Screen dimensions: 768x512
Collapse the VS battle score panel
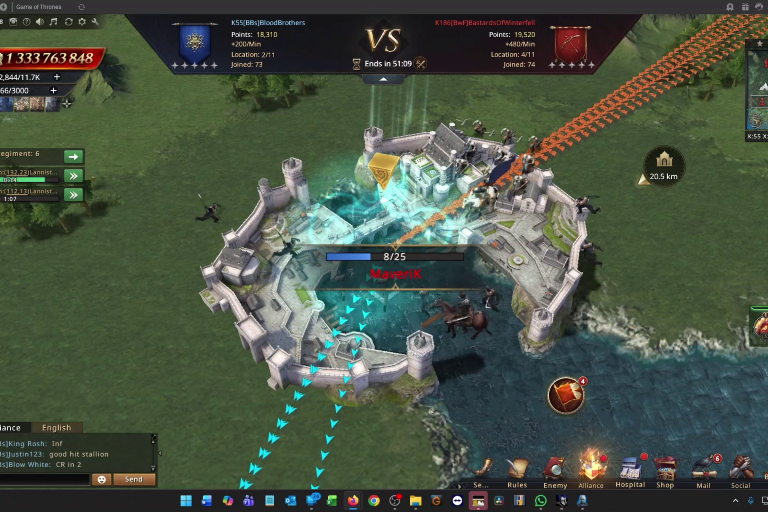(x=384, y=79)
